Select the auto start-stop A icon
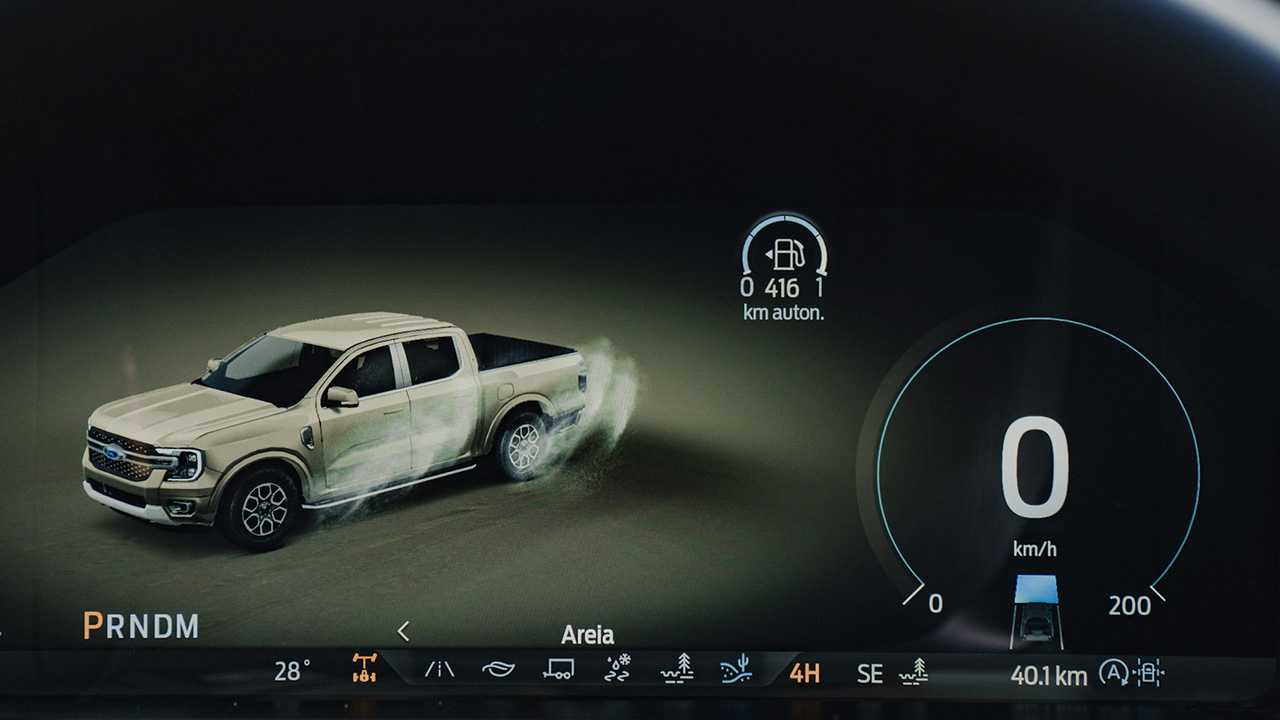The height and width of the screenshot is (720, 1280). tap(1112, 673)
